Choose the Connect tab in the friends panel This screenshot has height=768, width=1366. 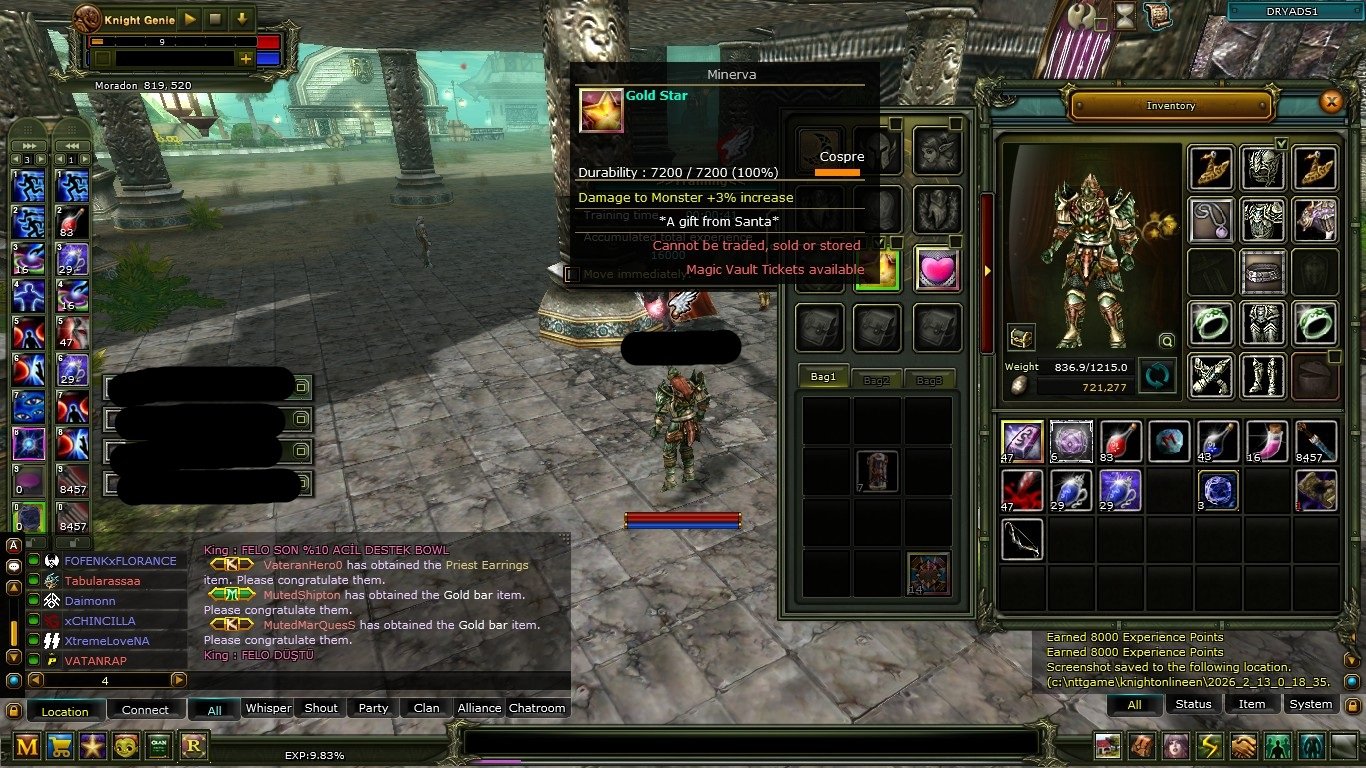pos(146,710)
